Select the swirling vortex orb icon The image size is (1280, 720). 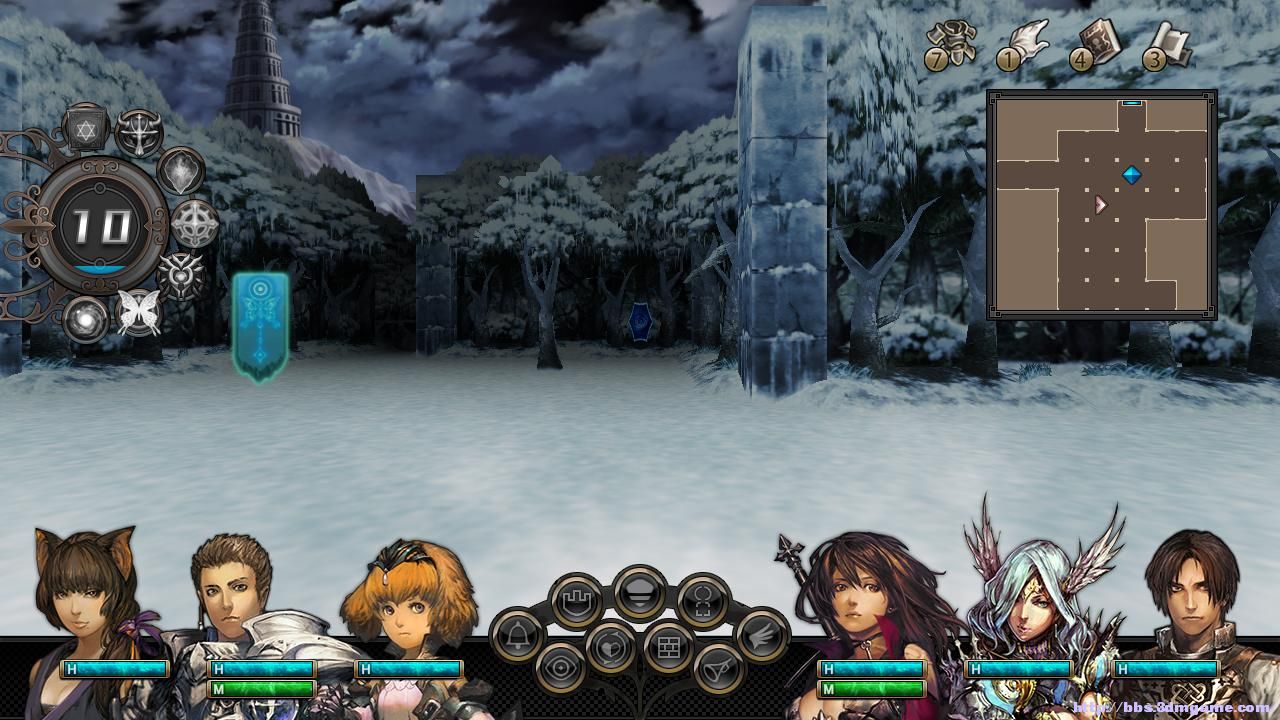[86, 320]
